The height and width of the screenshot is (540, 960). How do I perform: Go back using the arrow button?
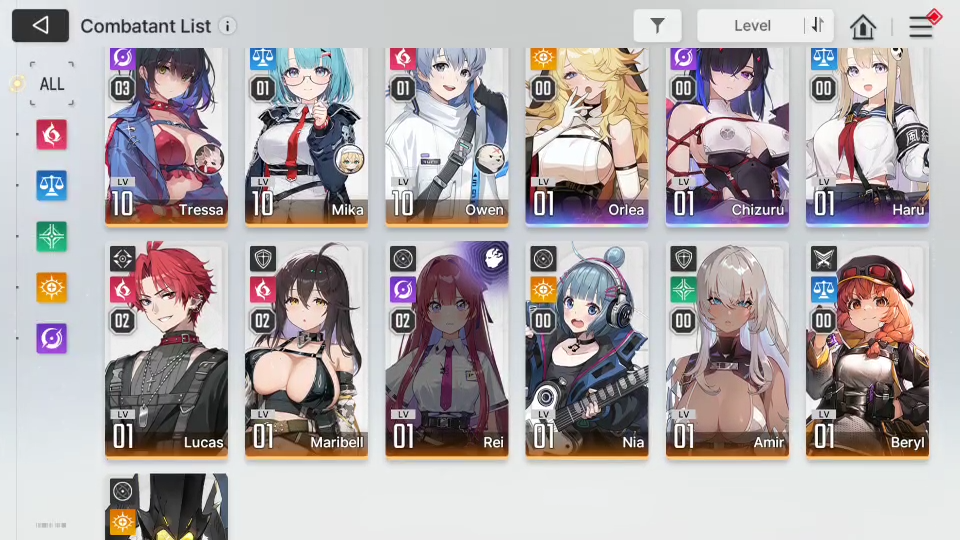pyautogui.click(x=40, y=26)
